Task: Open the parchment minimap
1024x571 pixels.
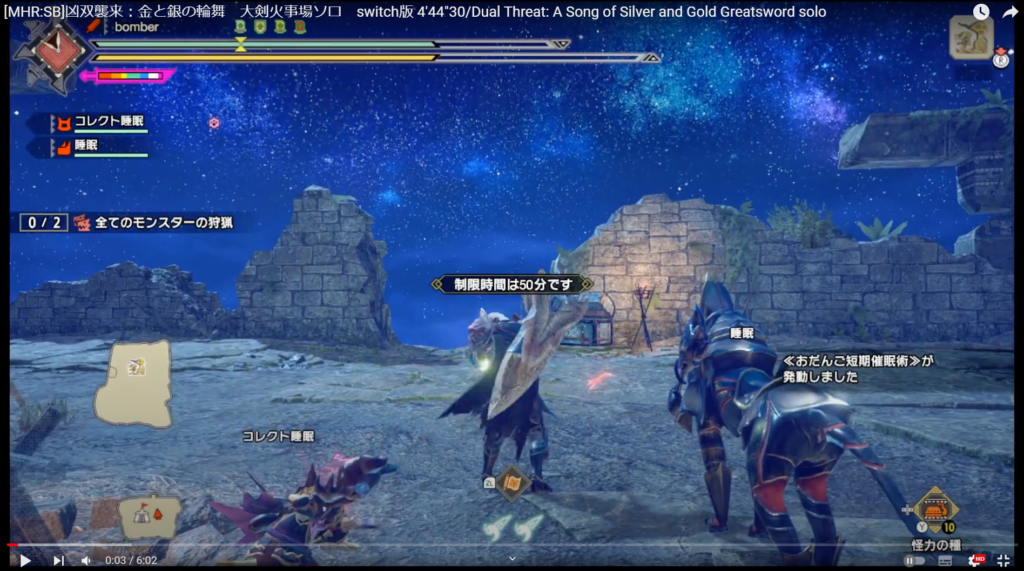Action: point(133,384)
